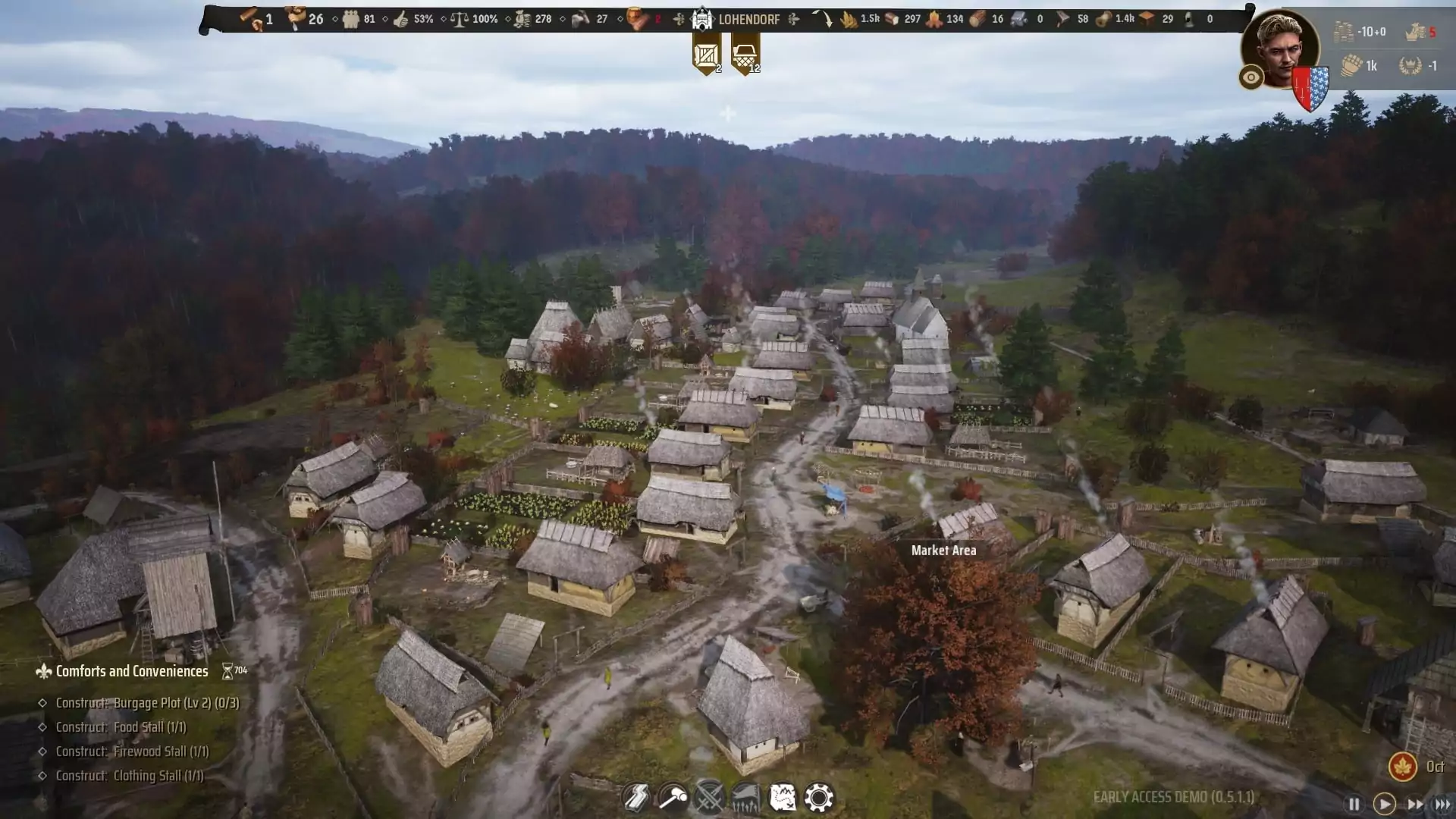The width and height of the screenshot is (1456, 819).
Task: Click the Lohendorf settlement name
Action: 748,19
